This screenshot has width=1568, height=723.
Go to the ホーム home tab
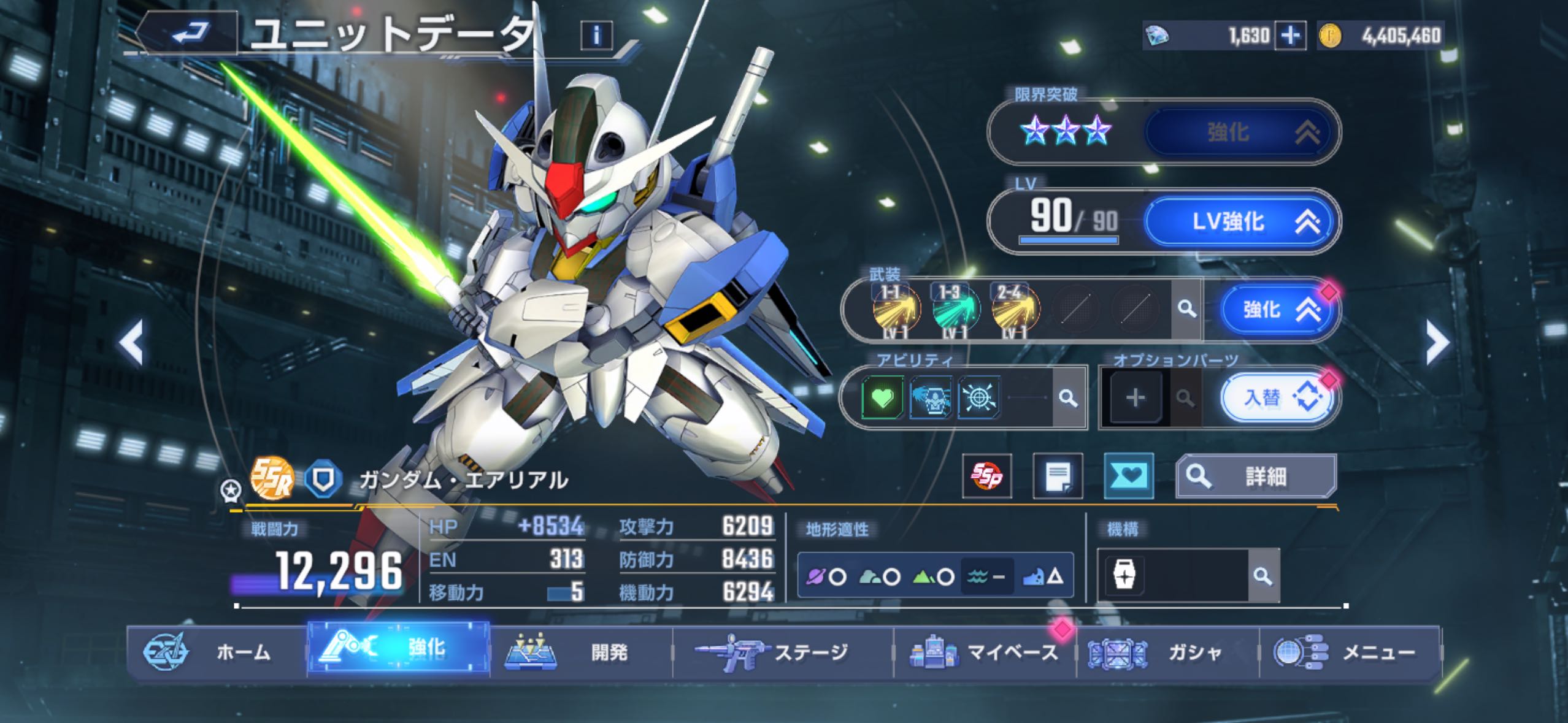coord(216,652)
